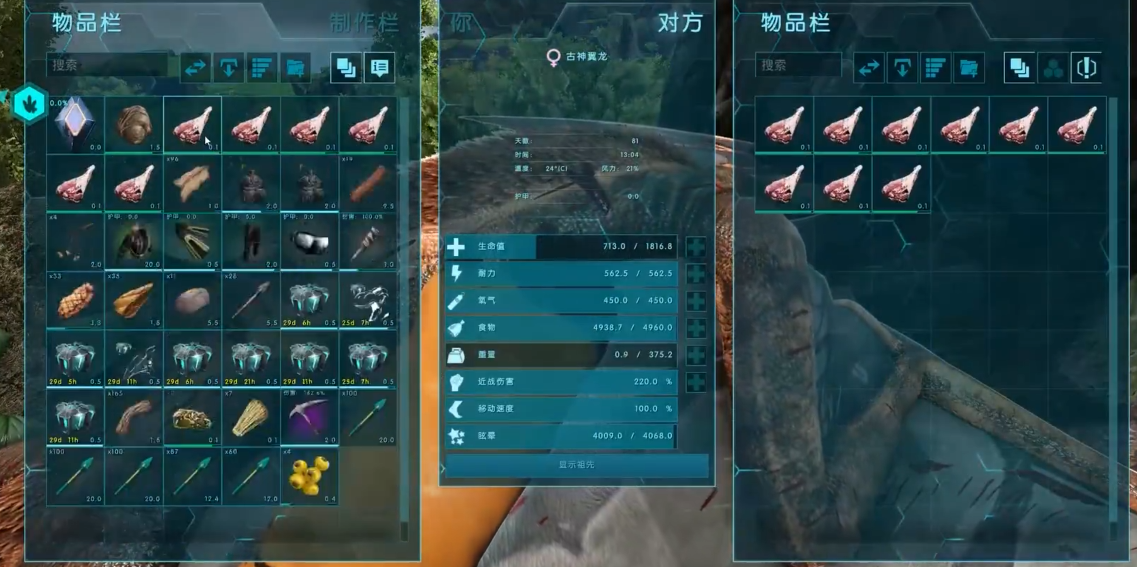
Task: Click the x165 wood item slot
Action: pos(133,418)
